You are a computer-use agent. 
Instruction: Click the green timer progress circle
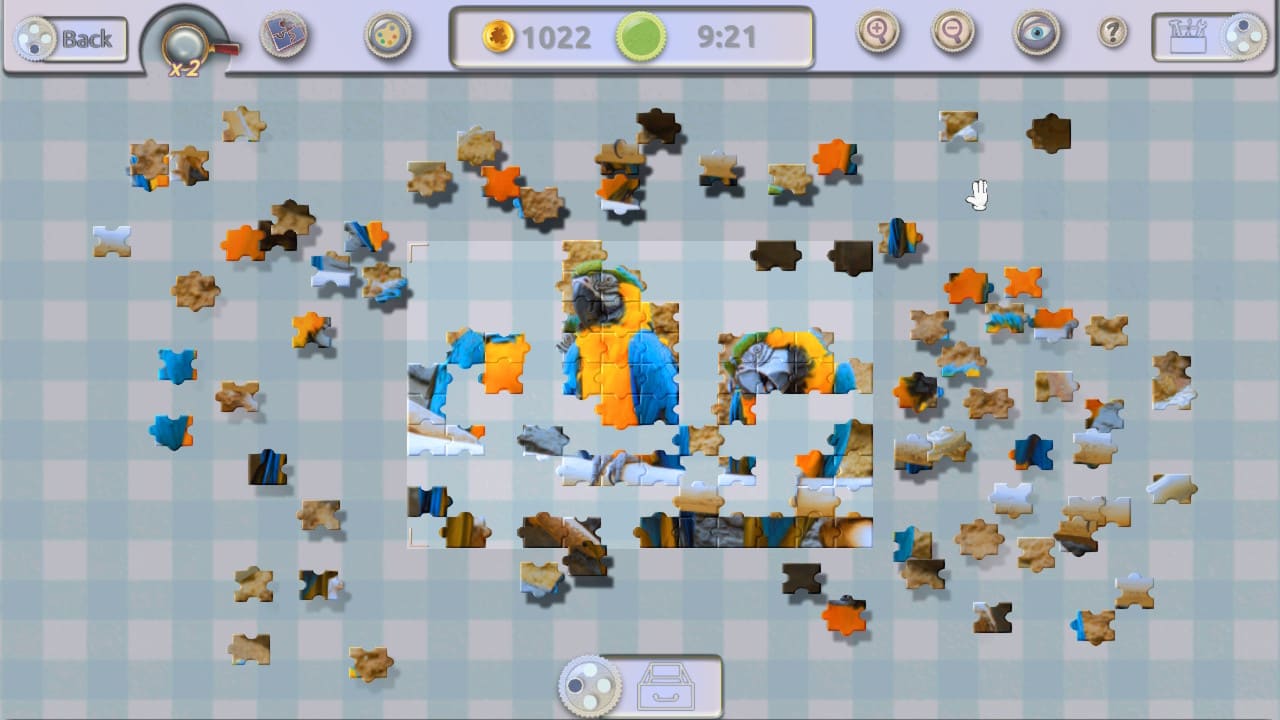coord(640,37)
